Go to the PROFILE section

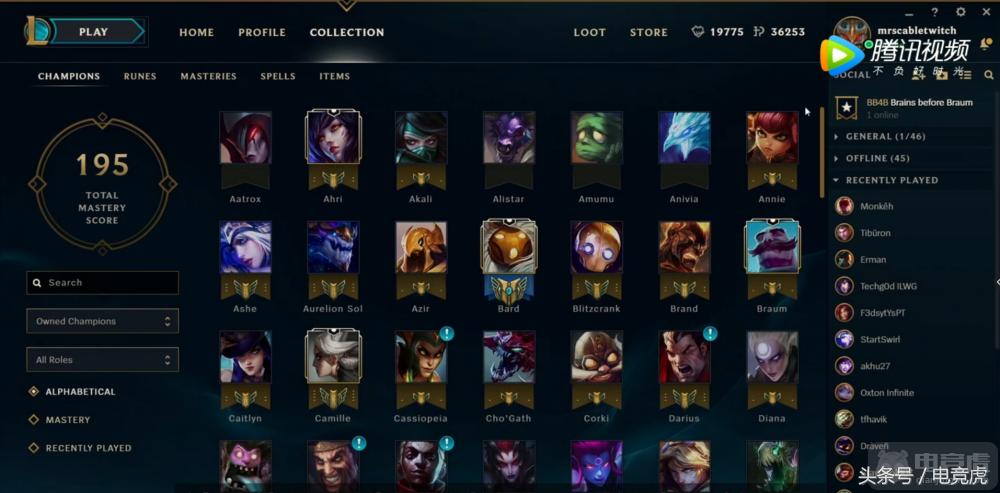coord(262,32)
